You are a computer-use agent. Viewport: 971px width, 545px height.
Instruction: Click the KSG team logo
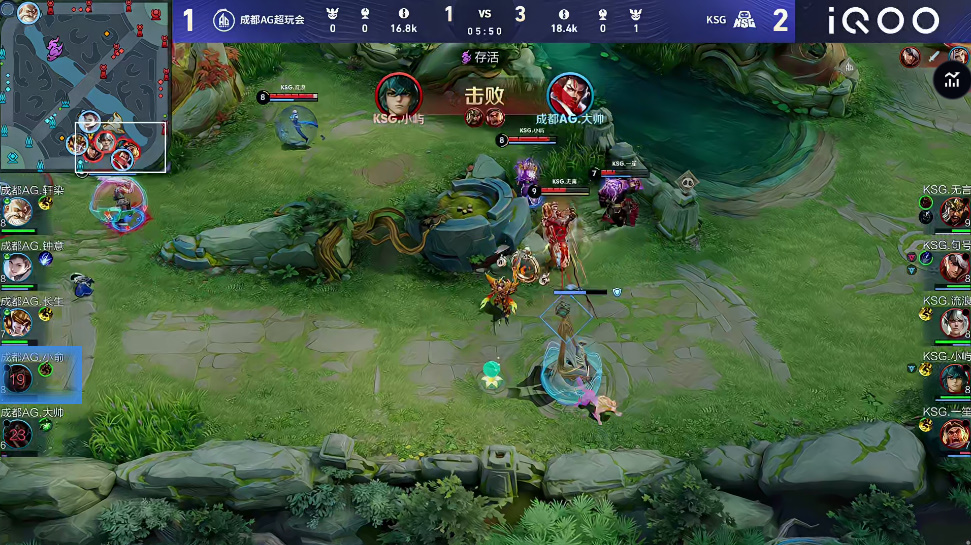(x=742, y=20)
